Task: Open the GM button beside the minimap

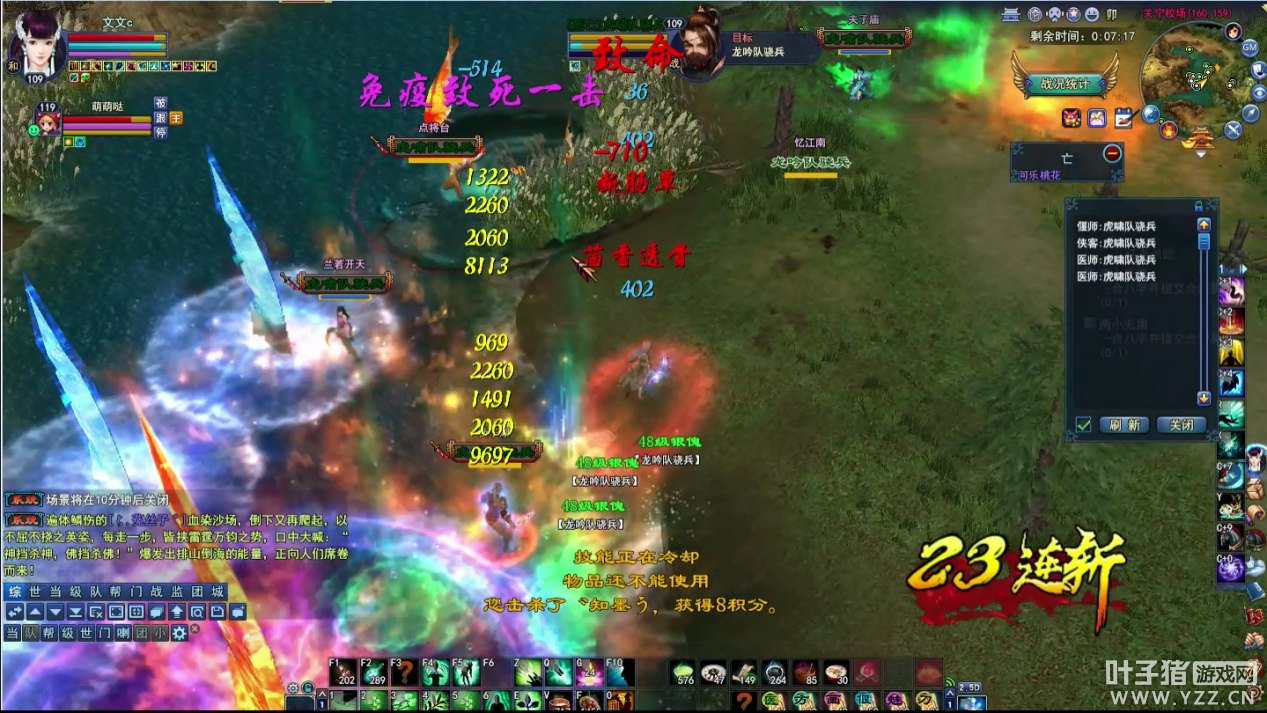Action: coord(1250,47)
